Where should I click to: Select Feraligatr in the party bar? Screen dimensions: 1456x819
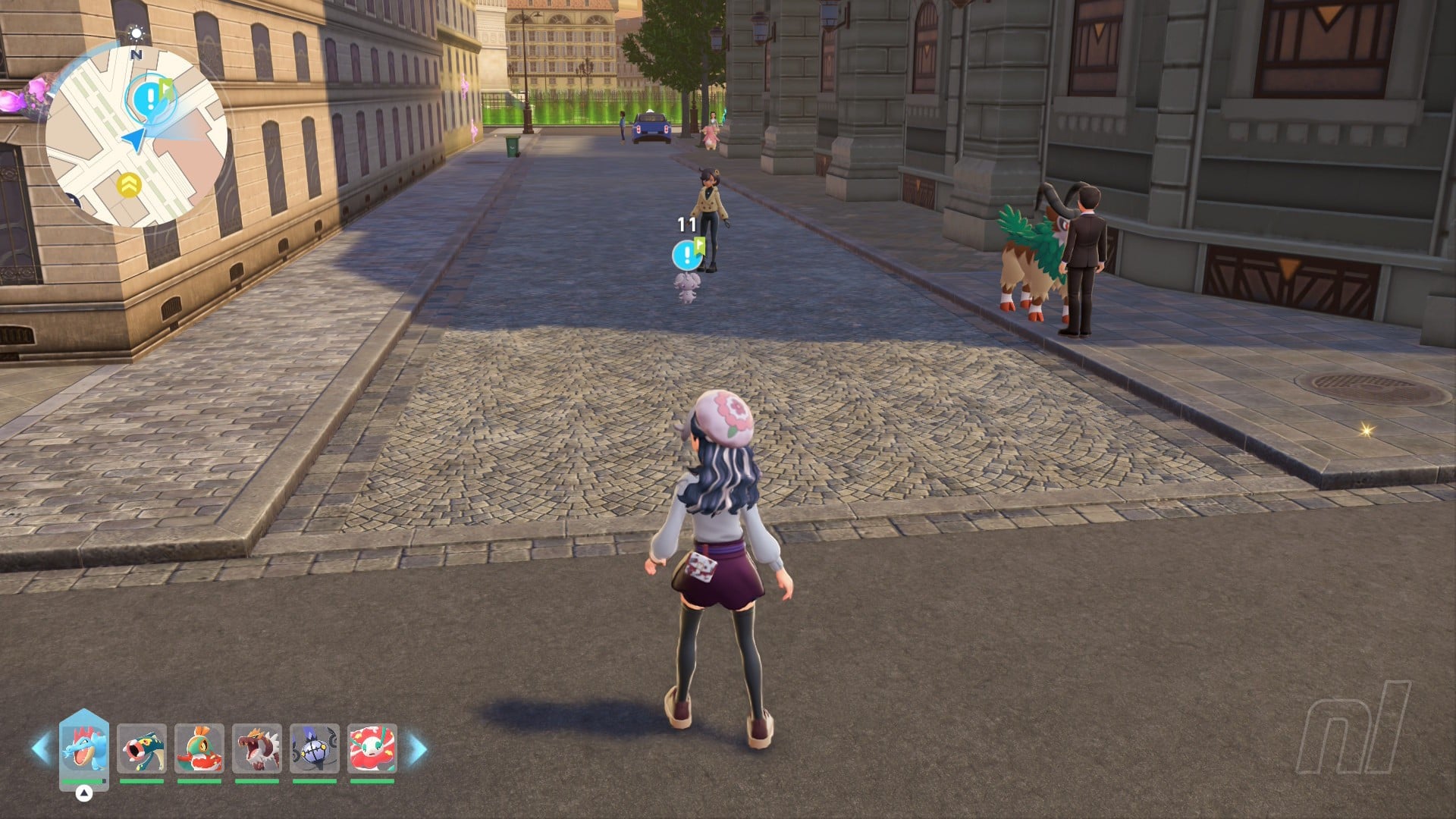(84, 748)
